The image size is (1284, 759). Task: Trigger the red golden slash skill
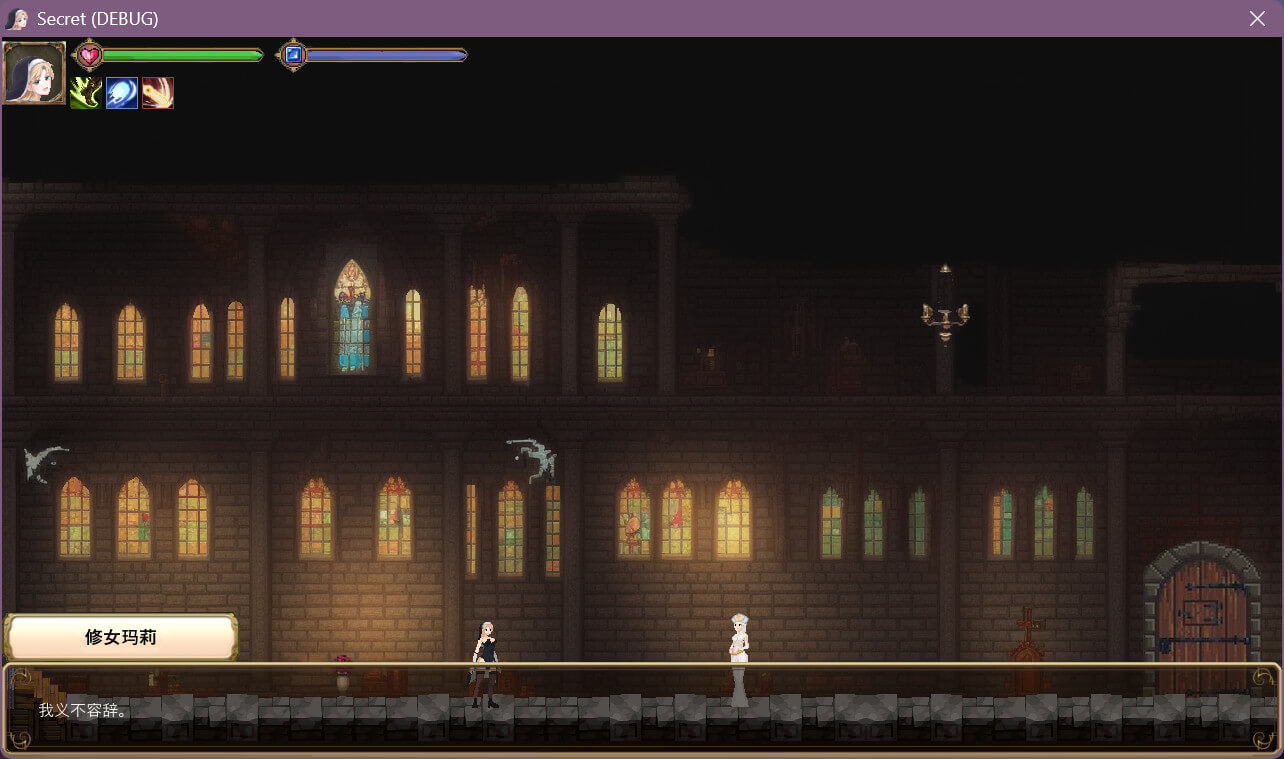(158, 93)
